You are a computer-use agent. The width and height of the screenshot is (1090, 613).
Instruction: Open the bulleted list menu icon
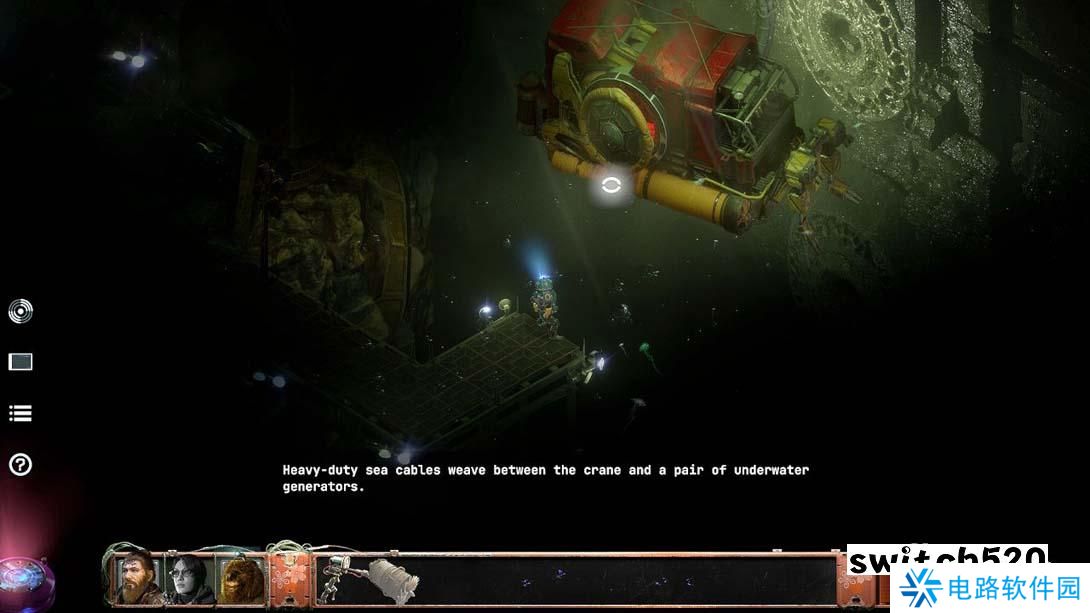tap(20, 413)
